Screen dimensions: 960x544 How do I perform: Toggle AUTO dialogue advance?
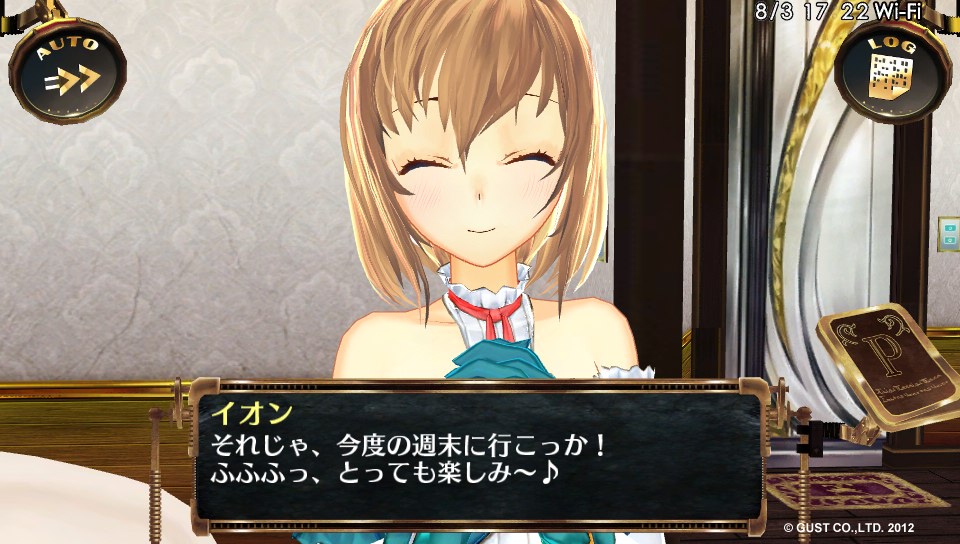coord(67,68)
